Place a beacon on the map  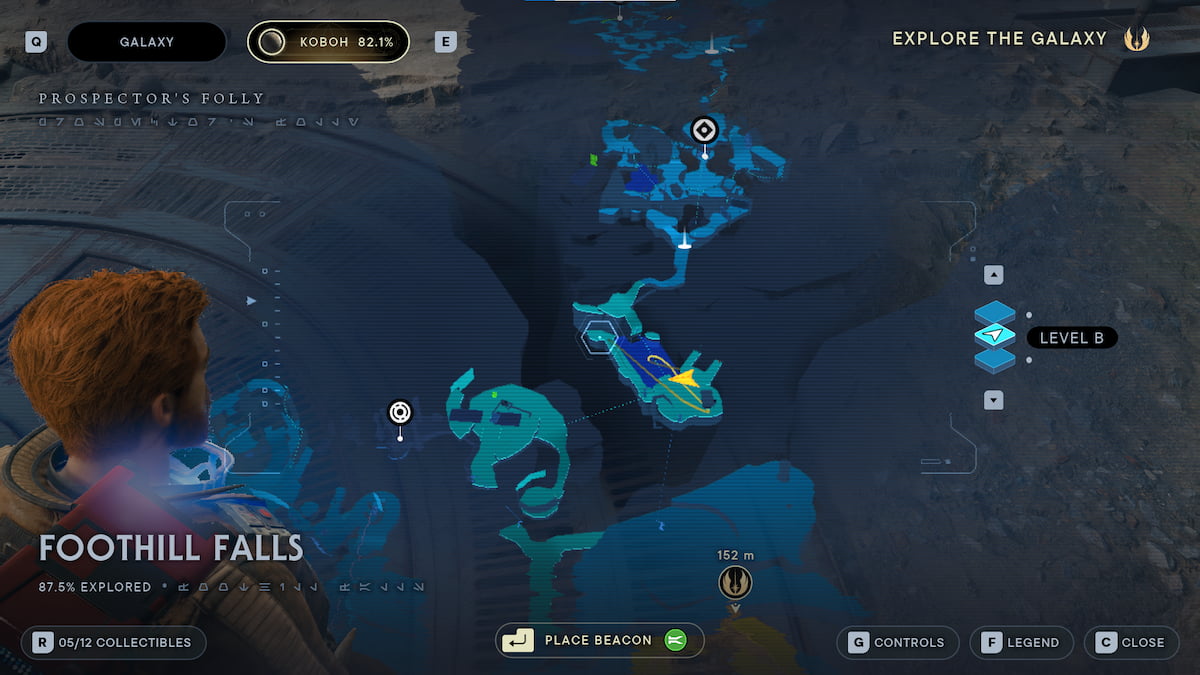598,640
